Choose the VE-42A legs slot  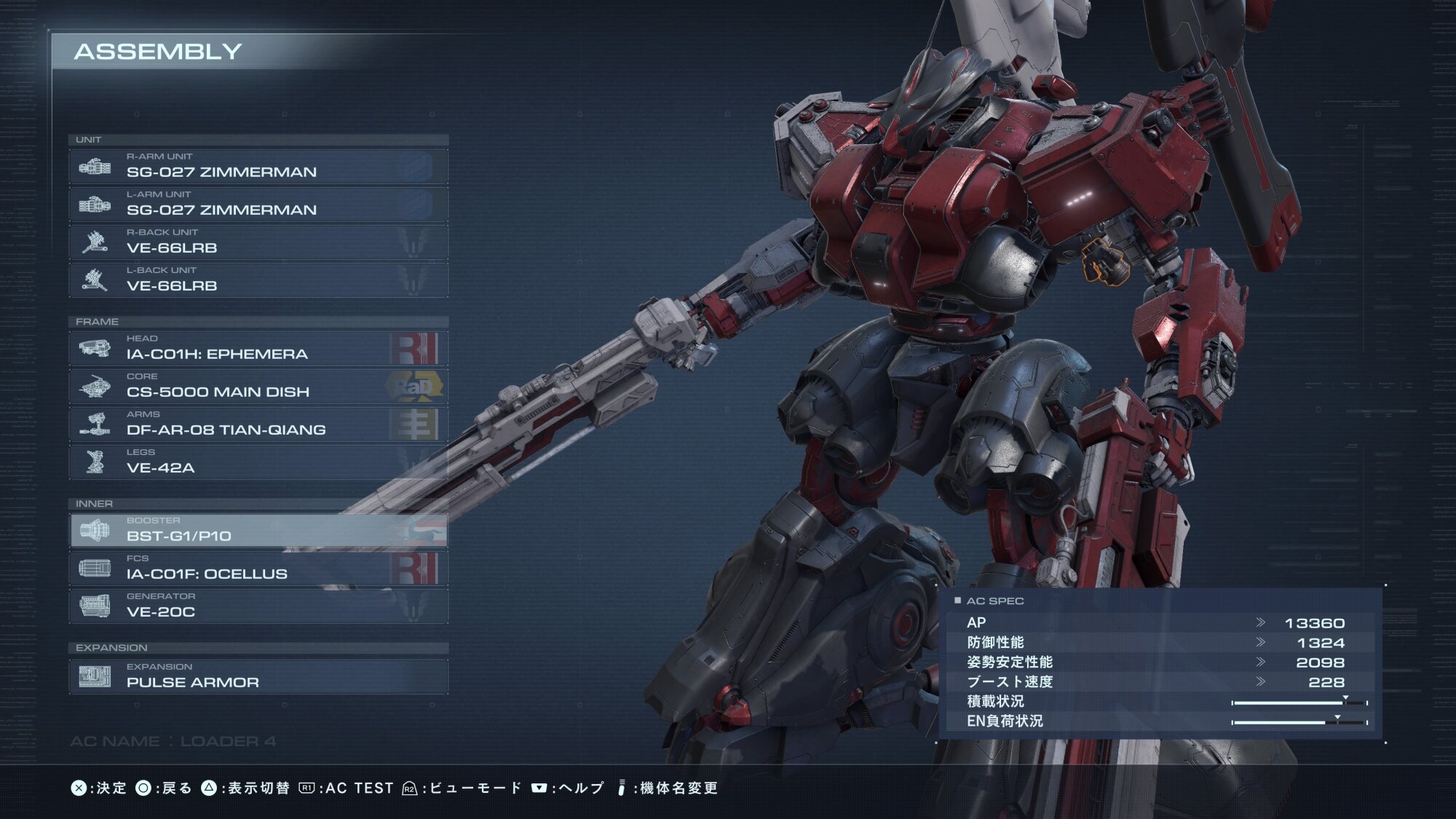(x=258, y=462)
